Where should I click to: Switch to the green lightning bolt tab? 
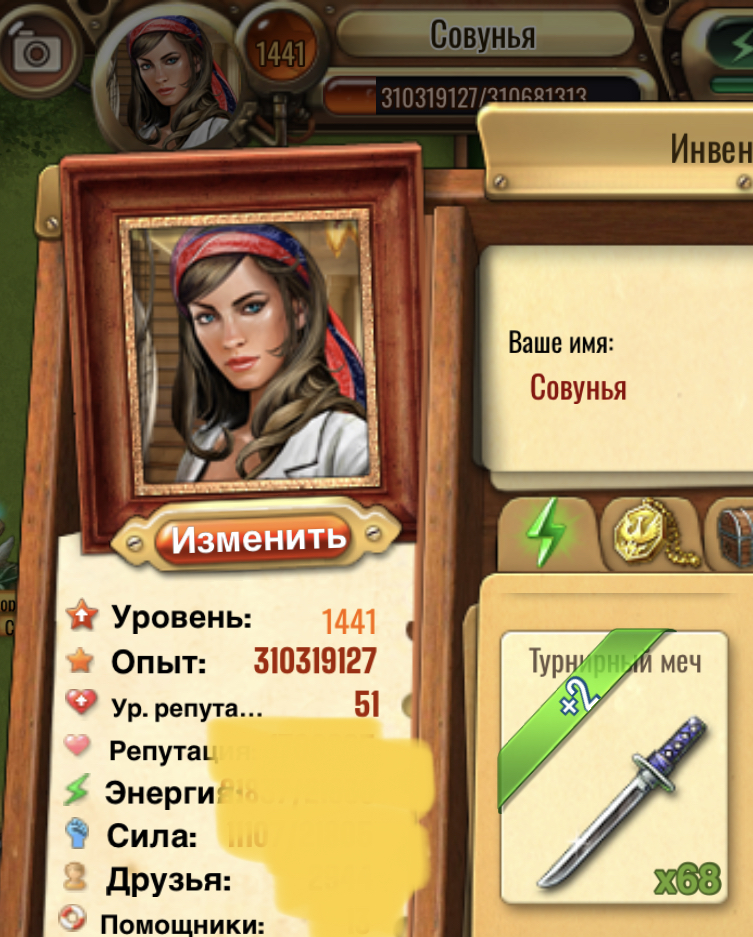[546, 532]
